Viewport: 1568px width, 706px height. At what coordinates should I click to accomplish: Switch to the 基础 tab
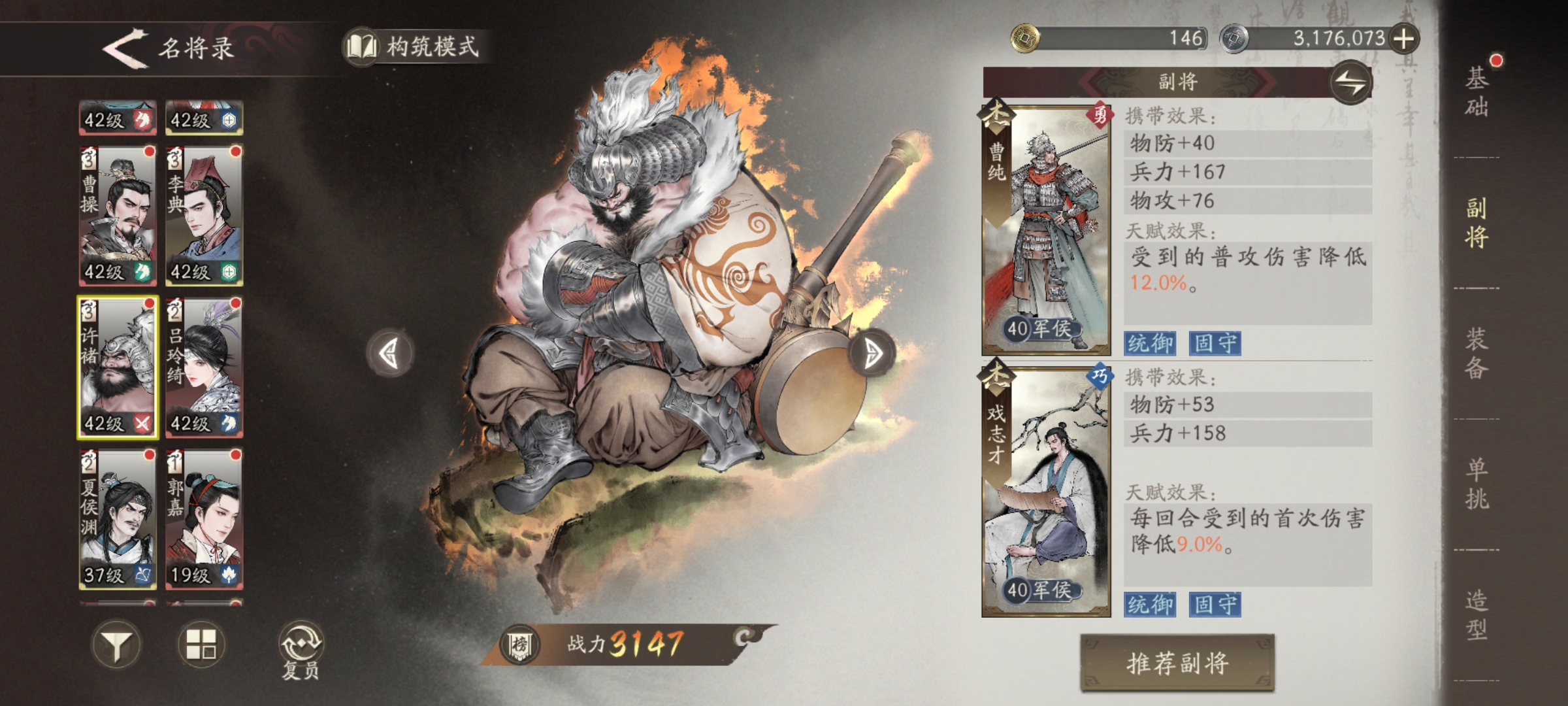1477,92
